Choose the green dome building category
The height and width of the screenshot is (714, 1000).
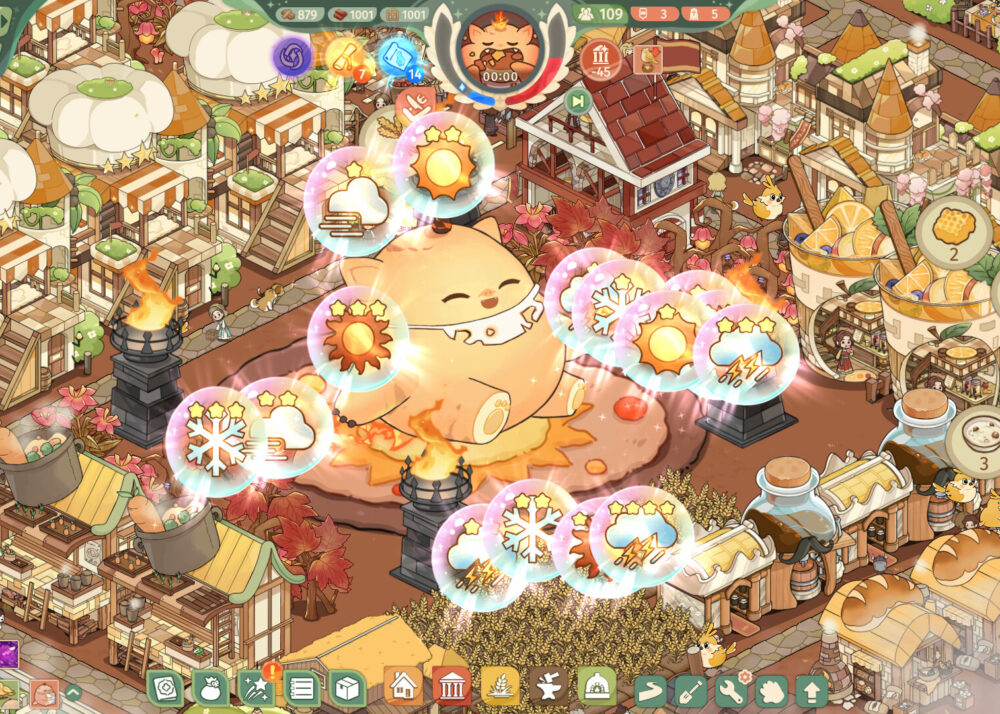[596, 688]
